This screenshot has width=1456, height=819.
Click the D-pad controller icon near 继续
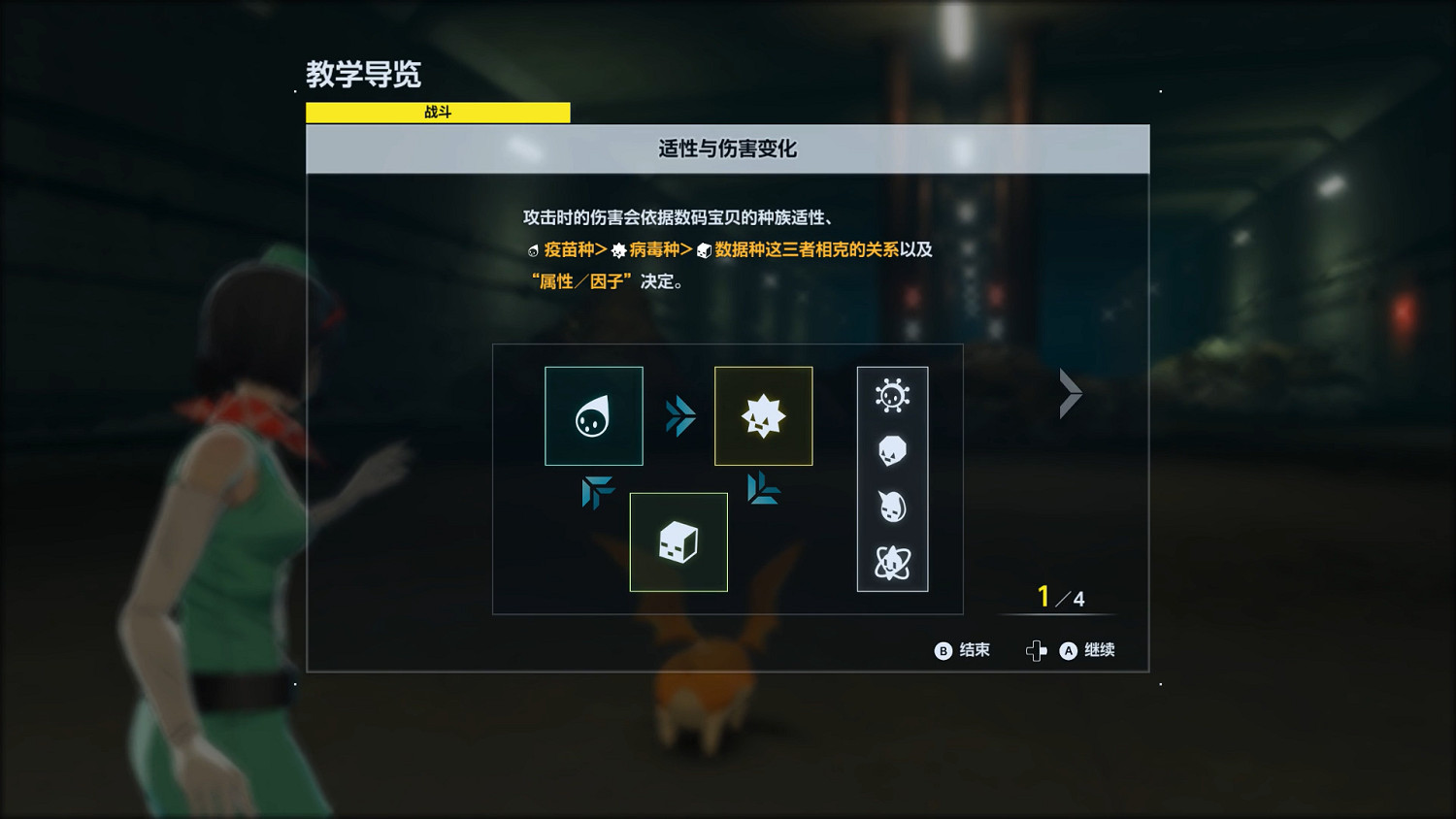(x=1038, y=650)
